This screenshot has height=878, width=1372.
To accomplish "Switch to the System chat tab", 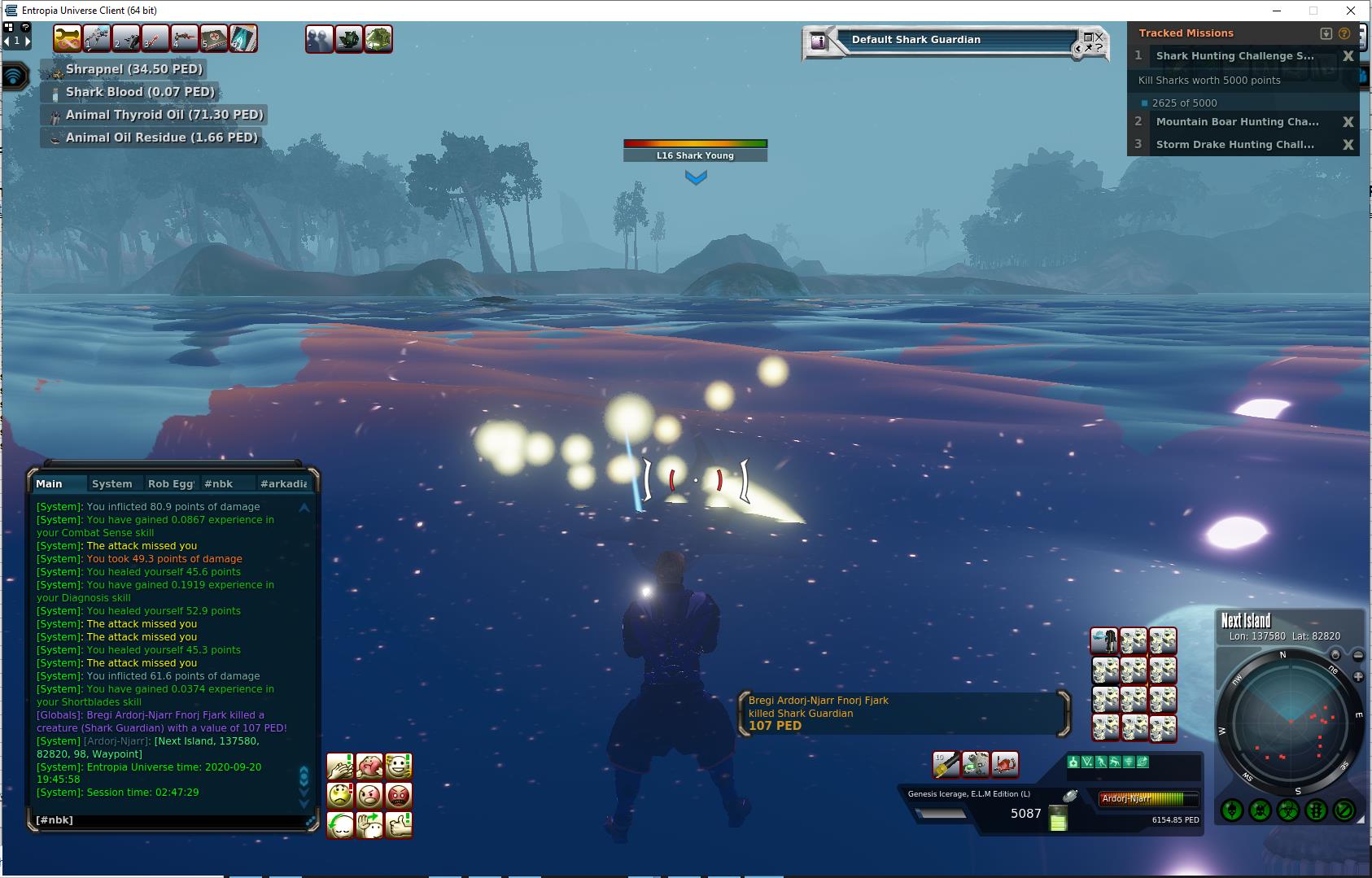I will pos(112,483).
